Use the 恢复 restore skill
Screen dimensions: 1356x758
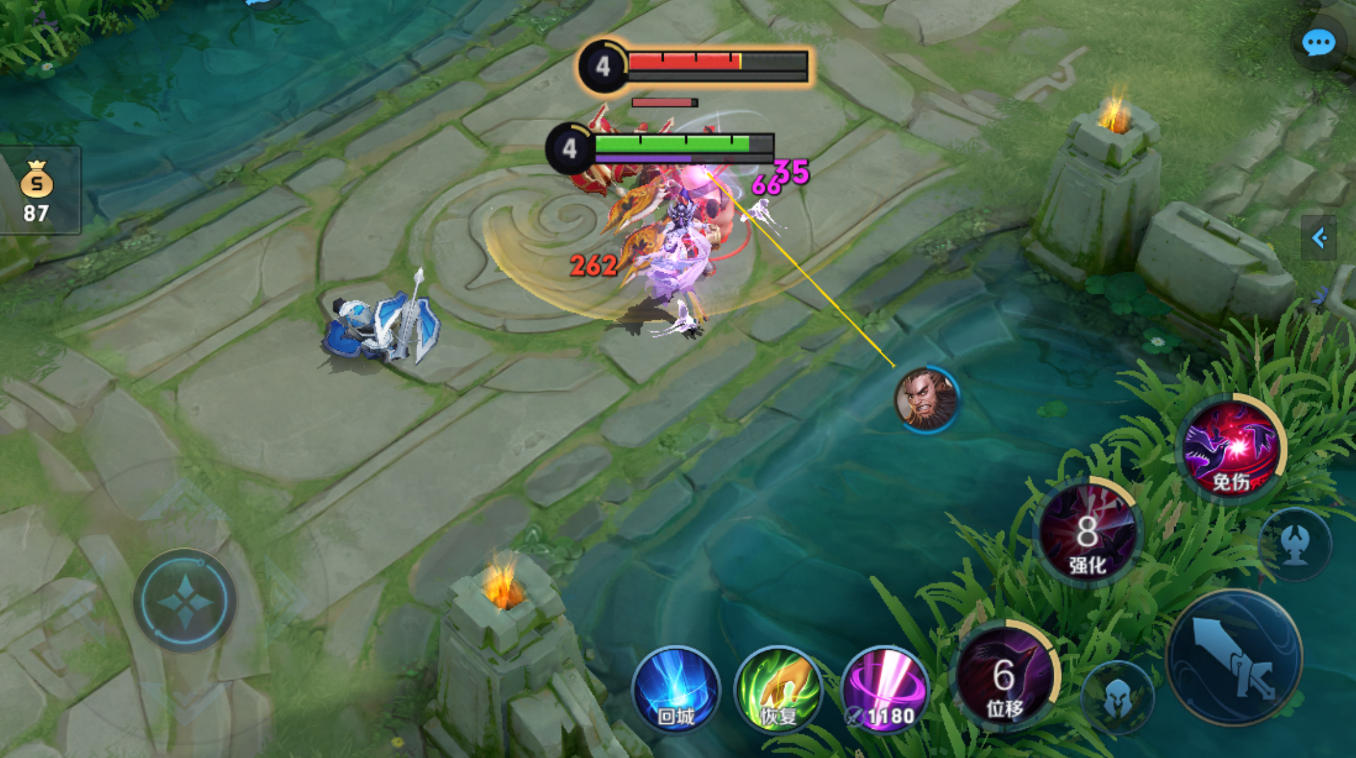coord(778,691)
